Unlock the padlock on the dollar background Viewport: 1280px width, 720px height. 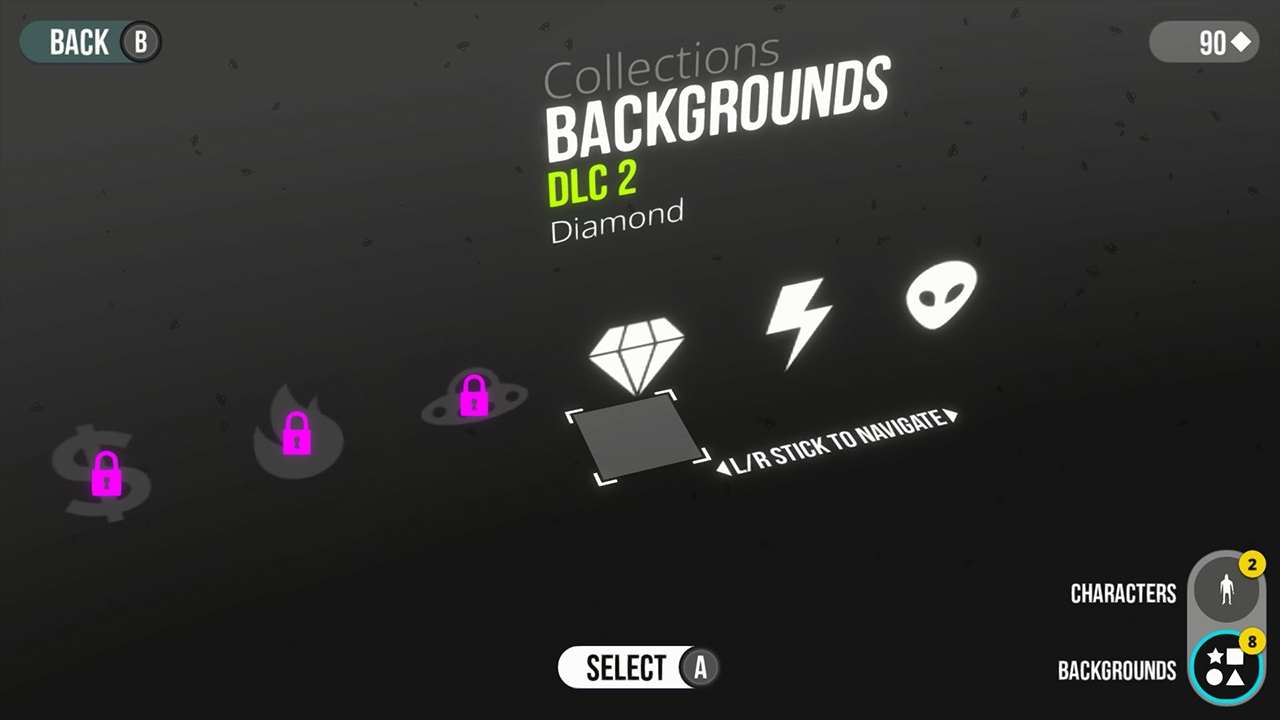point(107,475)
